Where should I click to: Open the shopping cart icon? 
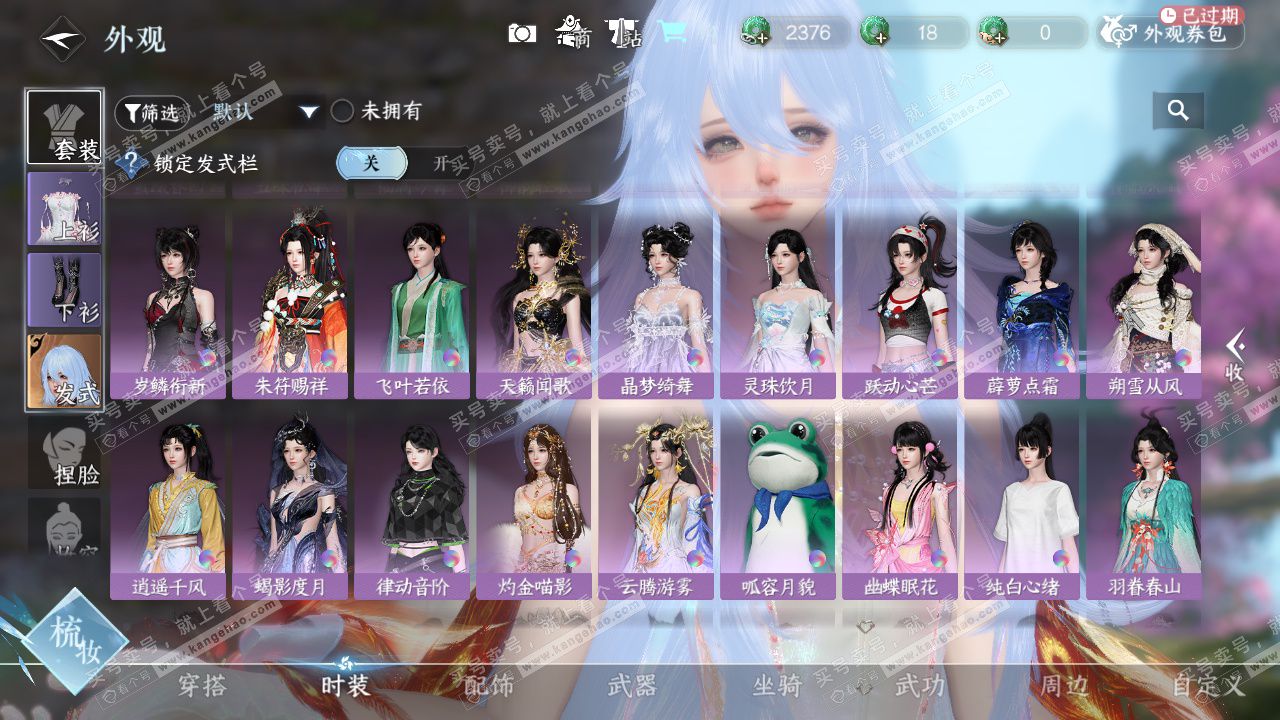click(x=673, y=32)
